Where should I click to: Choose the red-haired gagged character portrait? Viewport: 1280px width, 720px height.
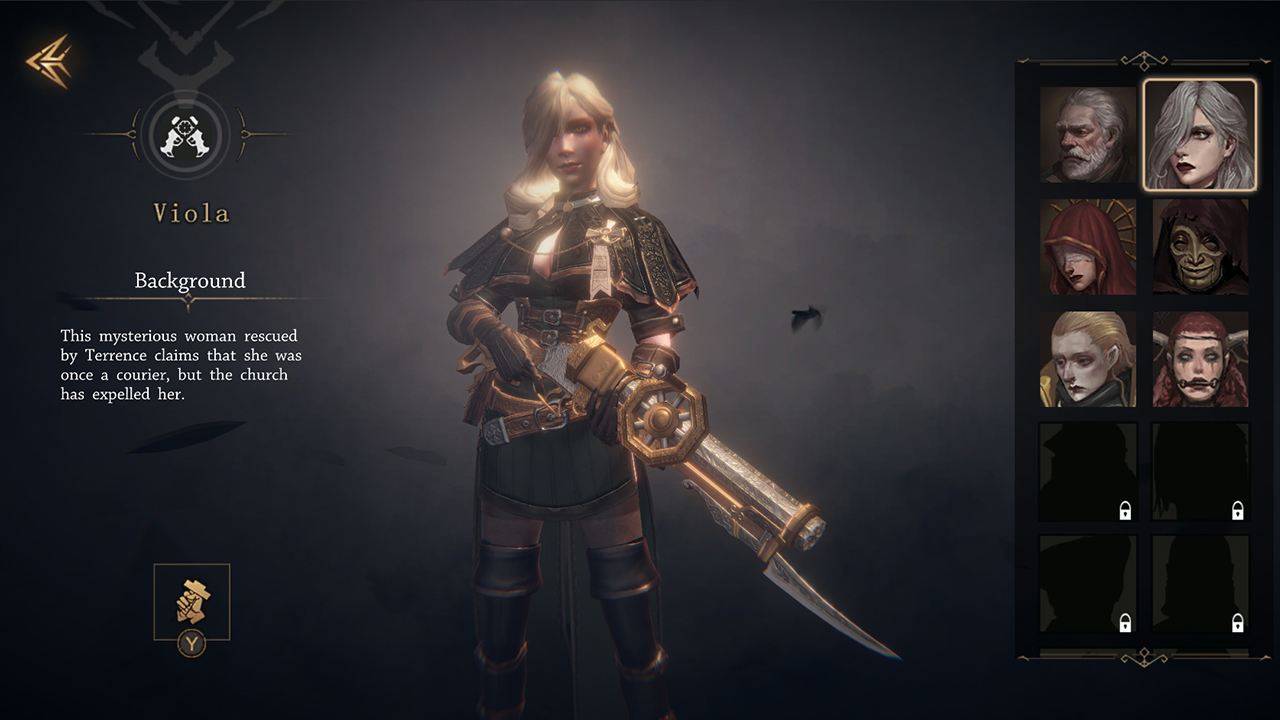pyautogui.click(x=1200, y=359)
